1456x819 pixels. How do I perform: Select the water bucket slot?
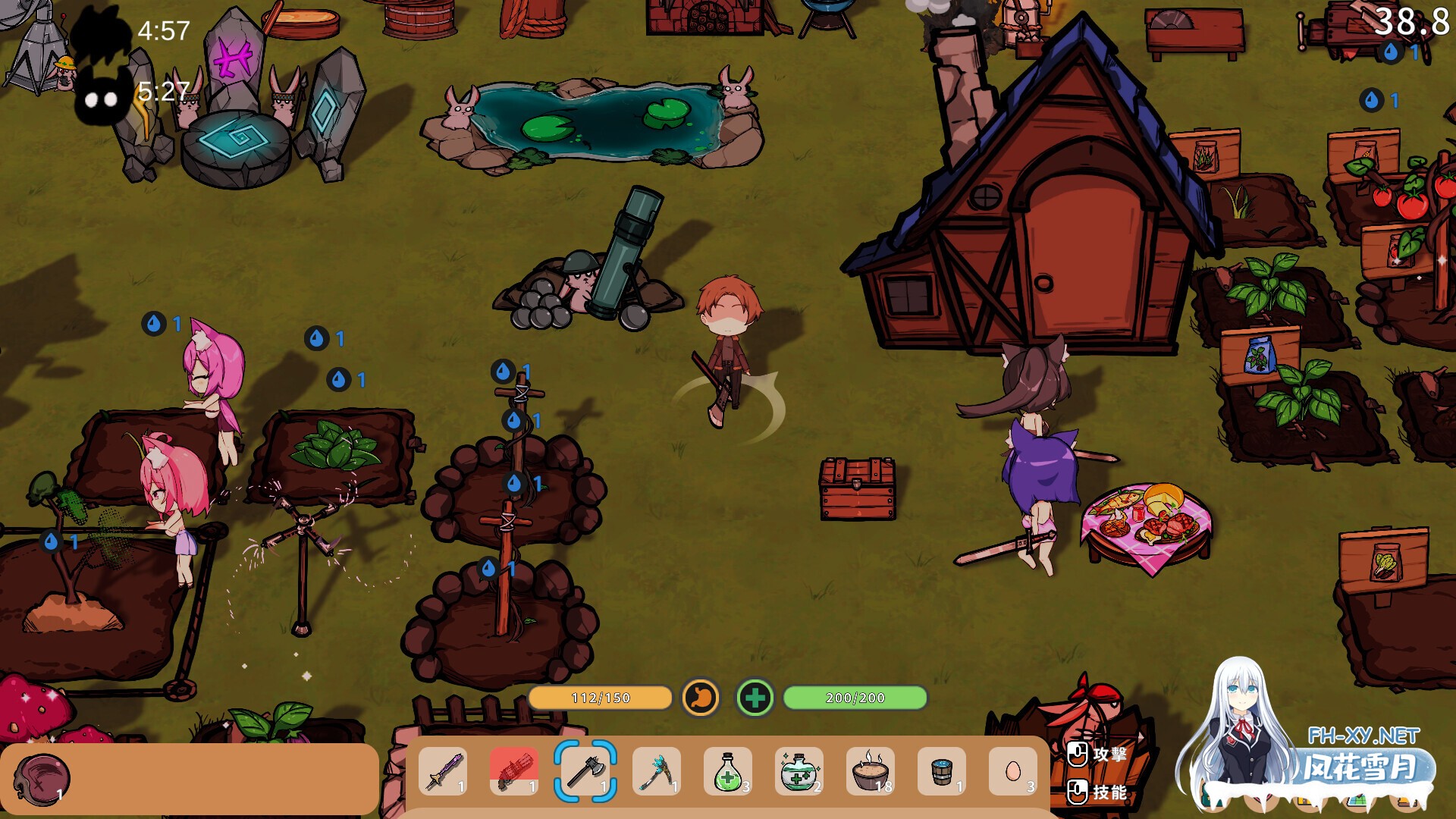point(941,771)
